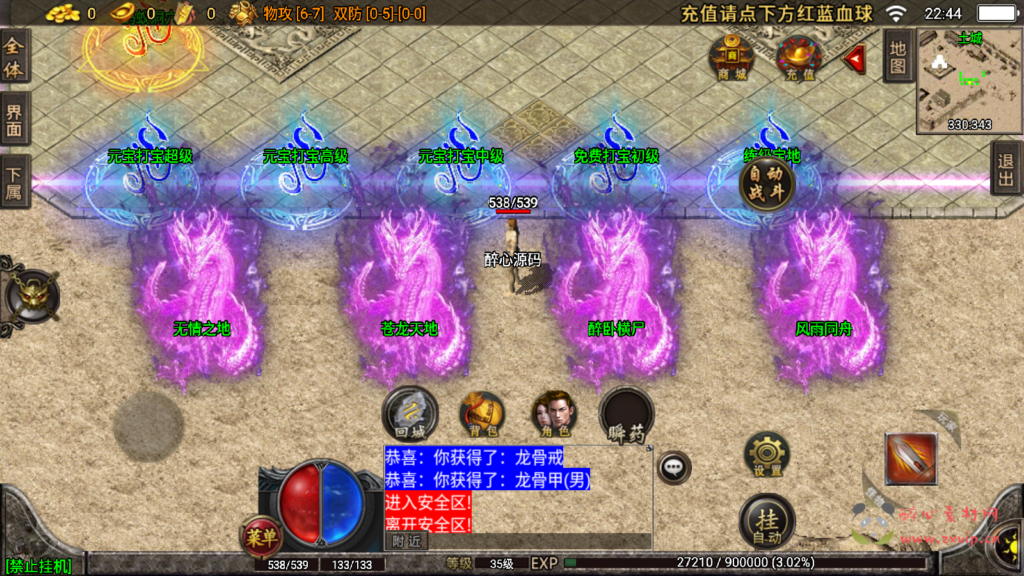Image resolution: width=1024 pixels, height=576 pixels.
Task: Use the 瞬药 instant potion slot
Action: pyautogui.click(x=627, y=415)
